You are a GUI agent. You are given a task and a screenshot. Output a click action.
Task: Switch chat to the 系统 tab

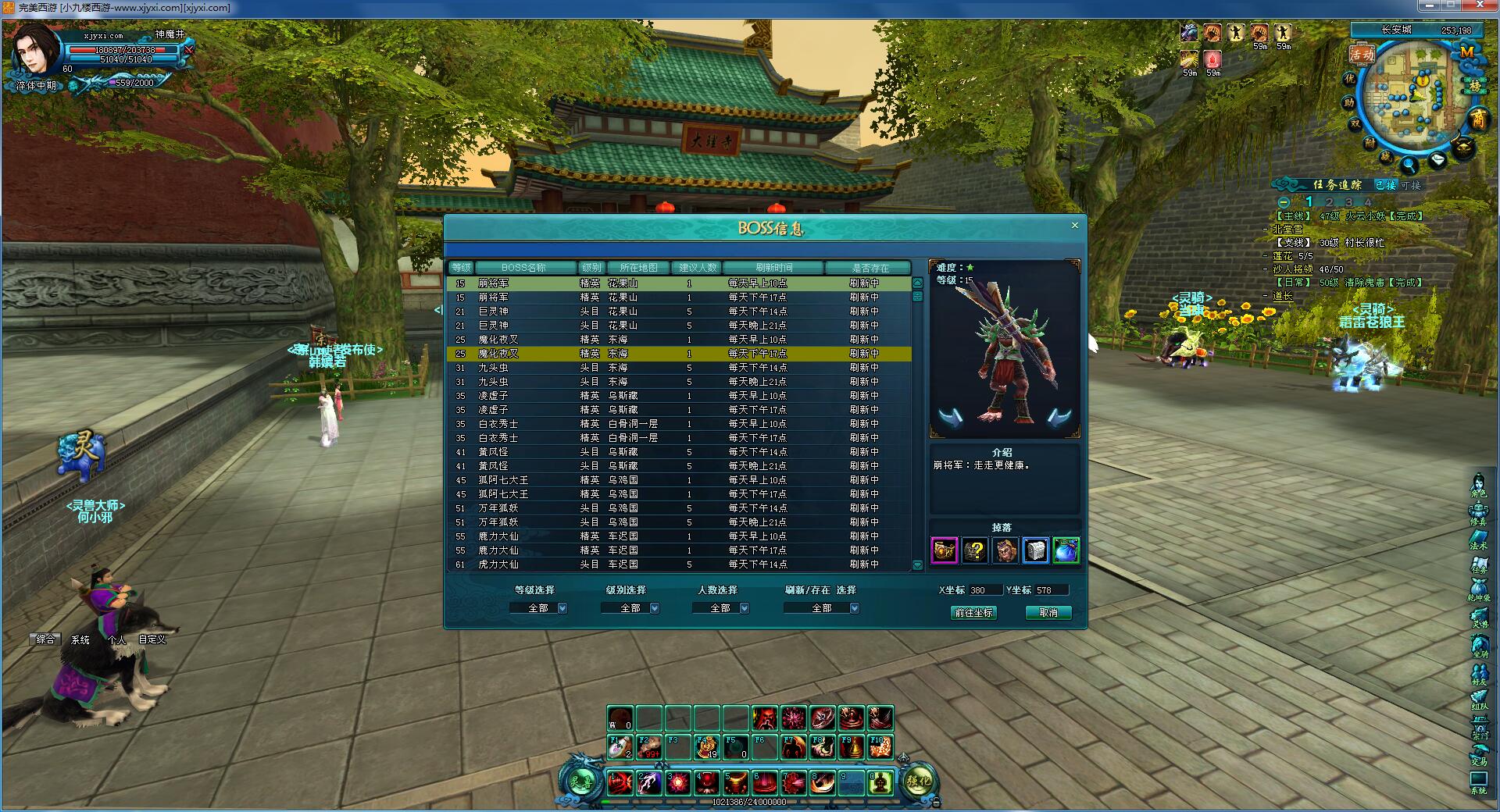tap(80, 639)
